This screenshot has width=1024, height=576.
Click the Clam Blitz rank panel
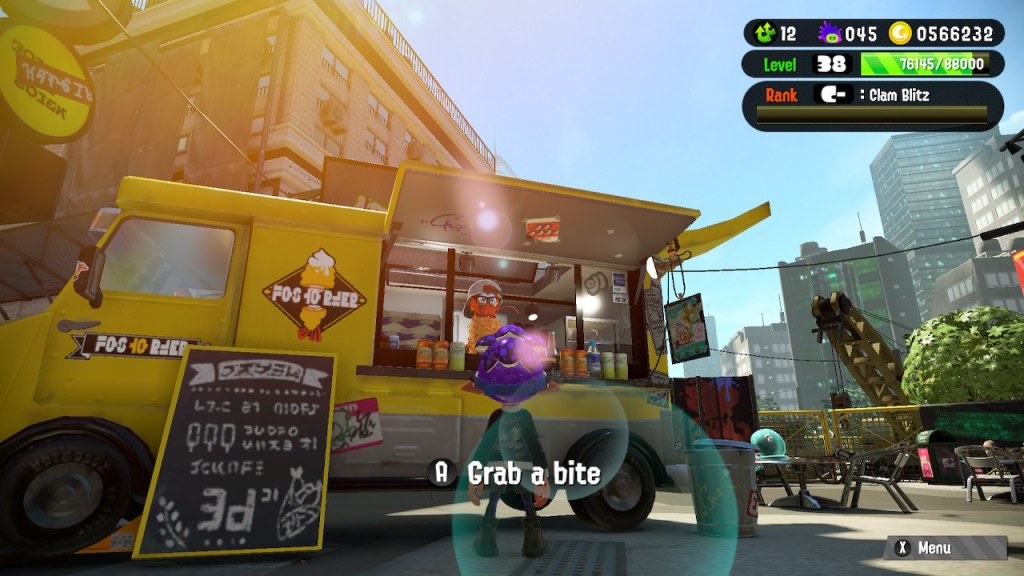pyautogui.click(x=872, y=106)
